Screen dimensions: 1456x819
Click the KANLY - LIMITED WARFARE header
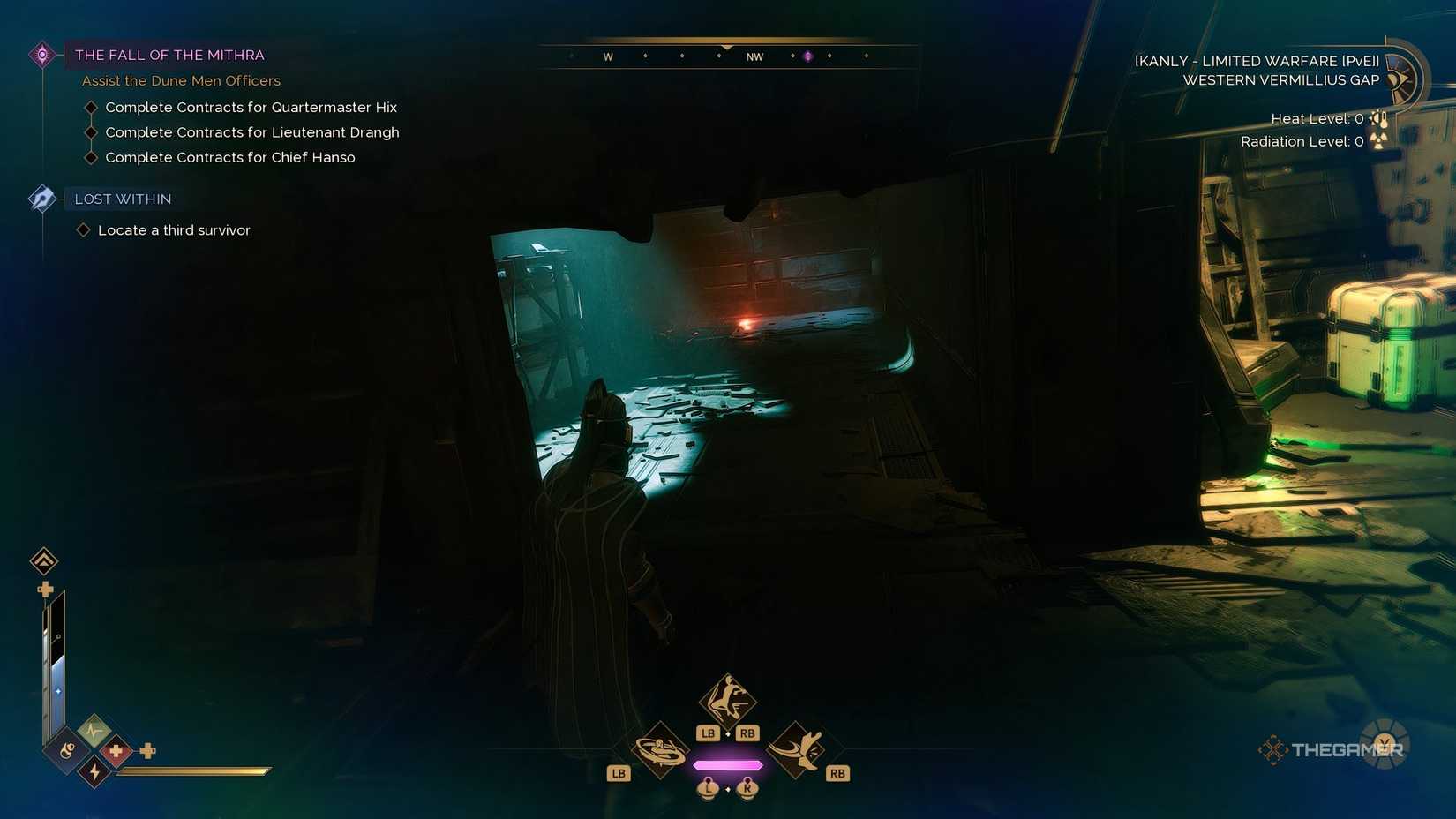click(x=1254, y=61)
